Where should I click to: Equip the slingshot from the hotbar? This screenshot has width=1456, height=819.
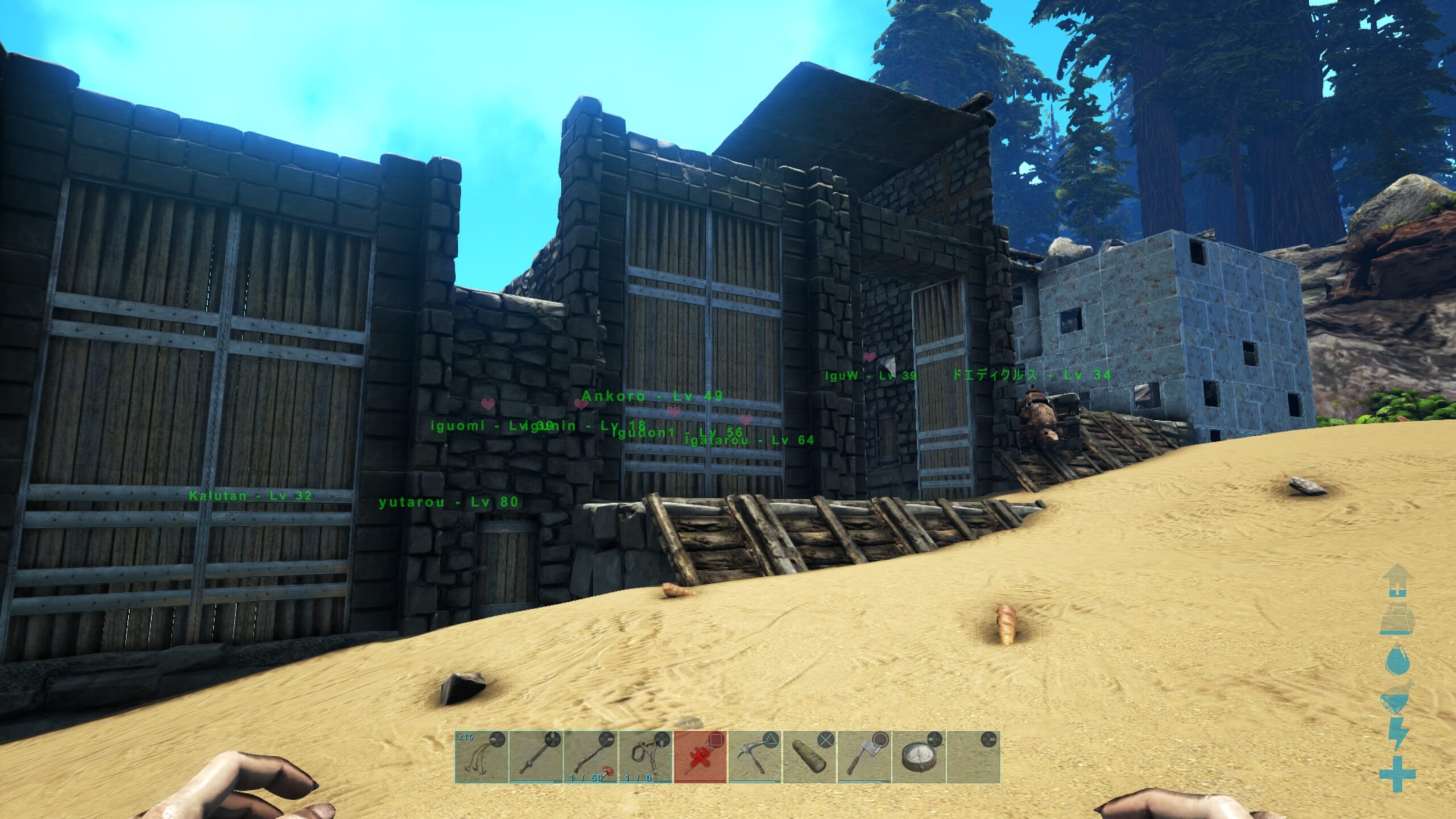click(x=645, y=757)
